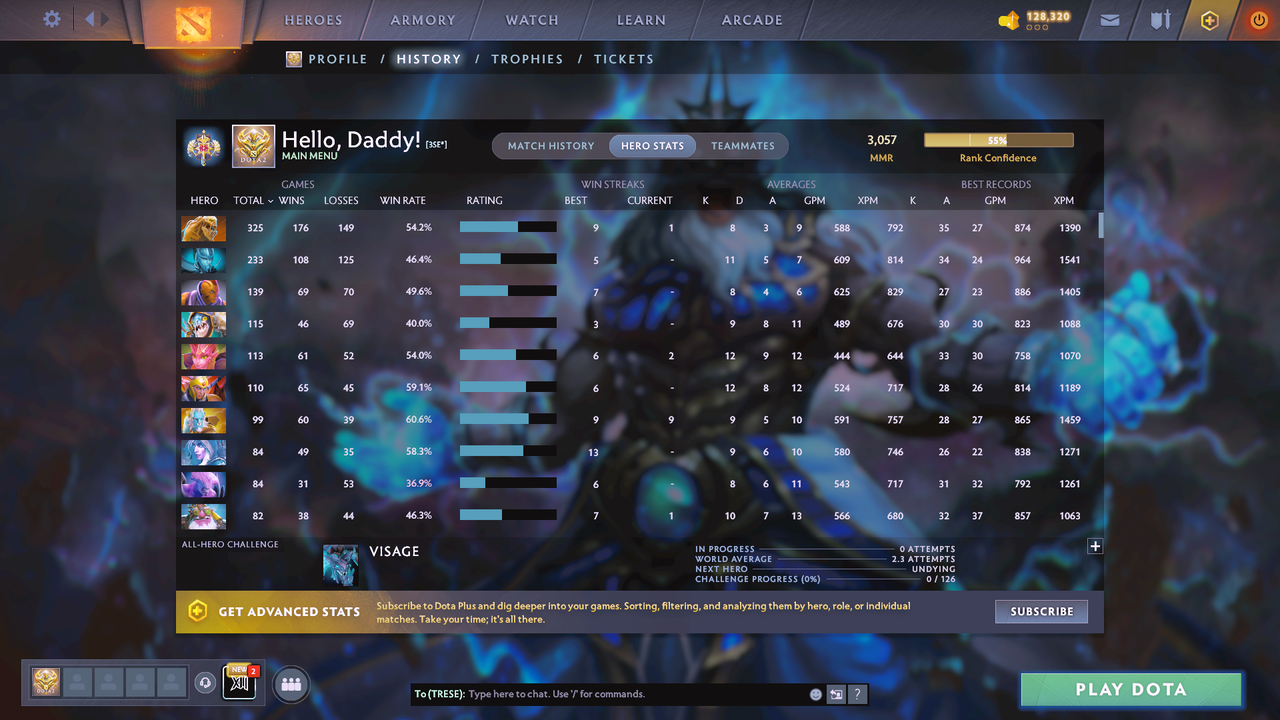Open the friends list circle icon
Screen dimensions: 1280x720
tap(290, 684)
